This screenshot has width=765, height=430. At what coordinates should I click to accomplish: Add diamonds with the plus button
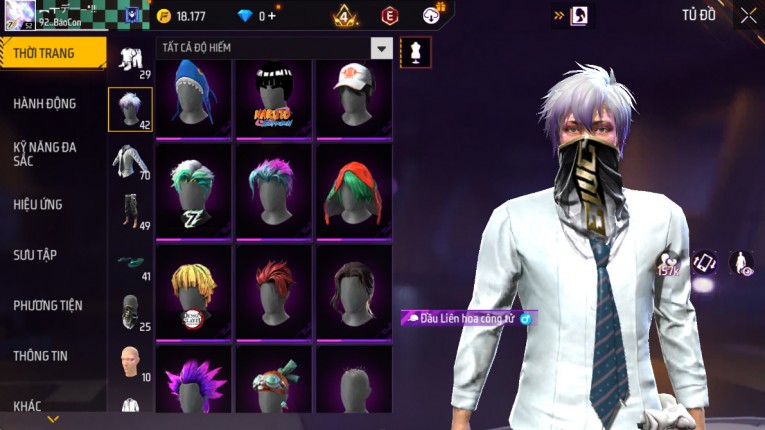point(272,16)
